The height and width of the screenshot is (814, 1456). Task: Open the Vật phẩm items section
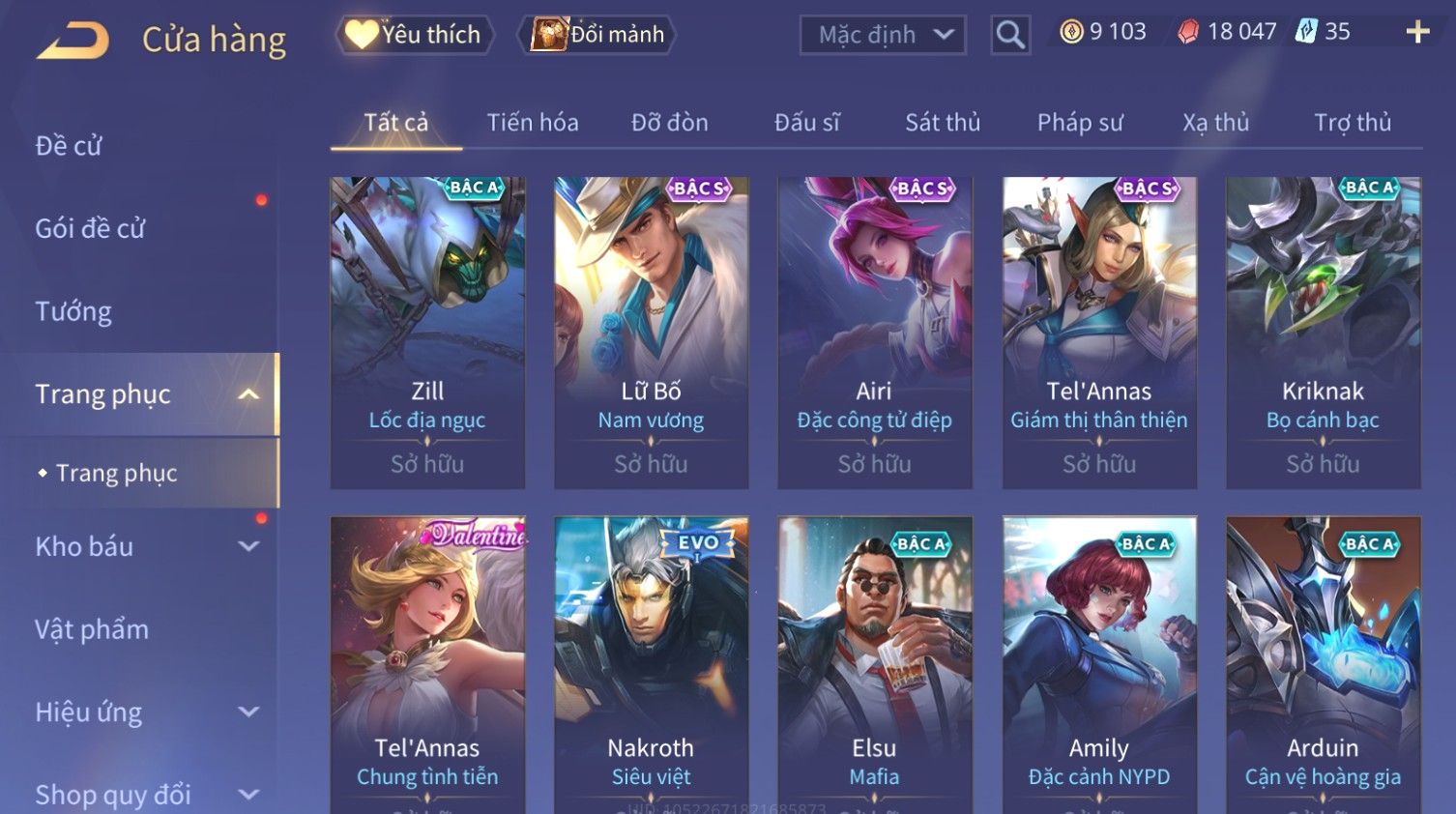(x=92, y=629)
